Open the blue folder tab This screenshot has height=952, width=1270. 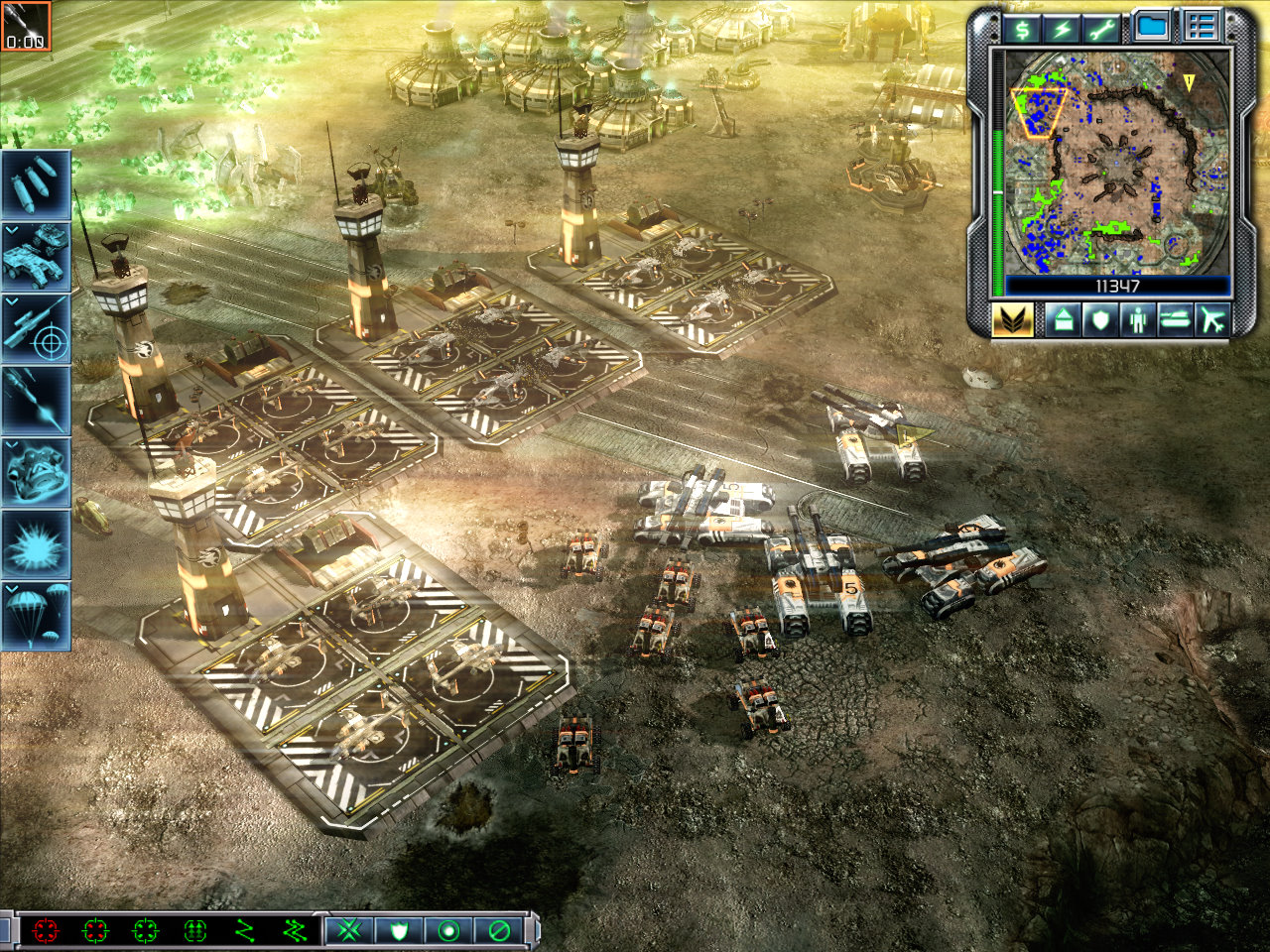[x=1153, y=27]
